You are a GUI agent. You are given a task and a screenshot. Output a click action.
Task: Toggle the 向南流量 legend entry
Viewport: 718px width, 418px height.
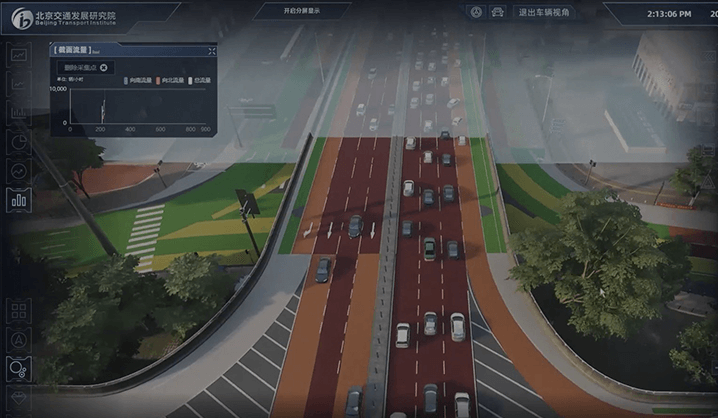(138, 79)
